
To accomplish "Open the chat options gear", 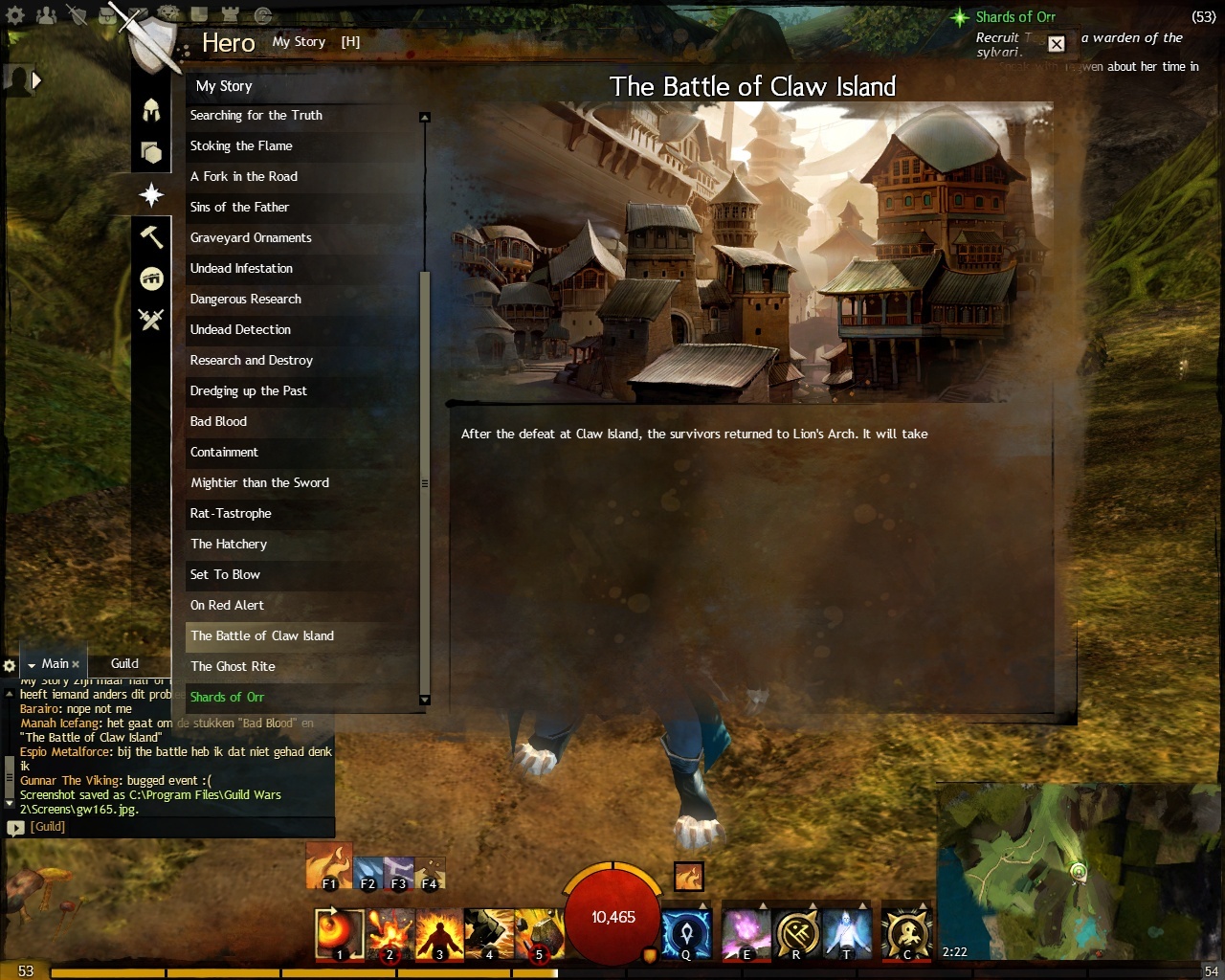I will coord(10,665).
